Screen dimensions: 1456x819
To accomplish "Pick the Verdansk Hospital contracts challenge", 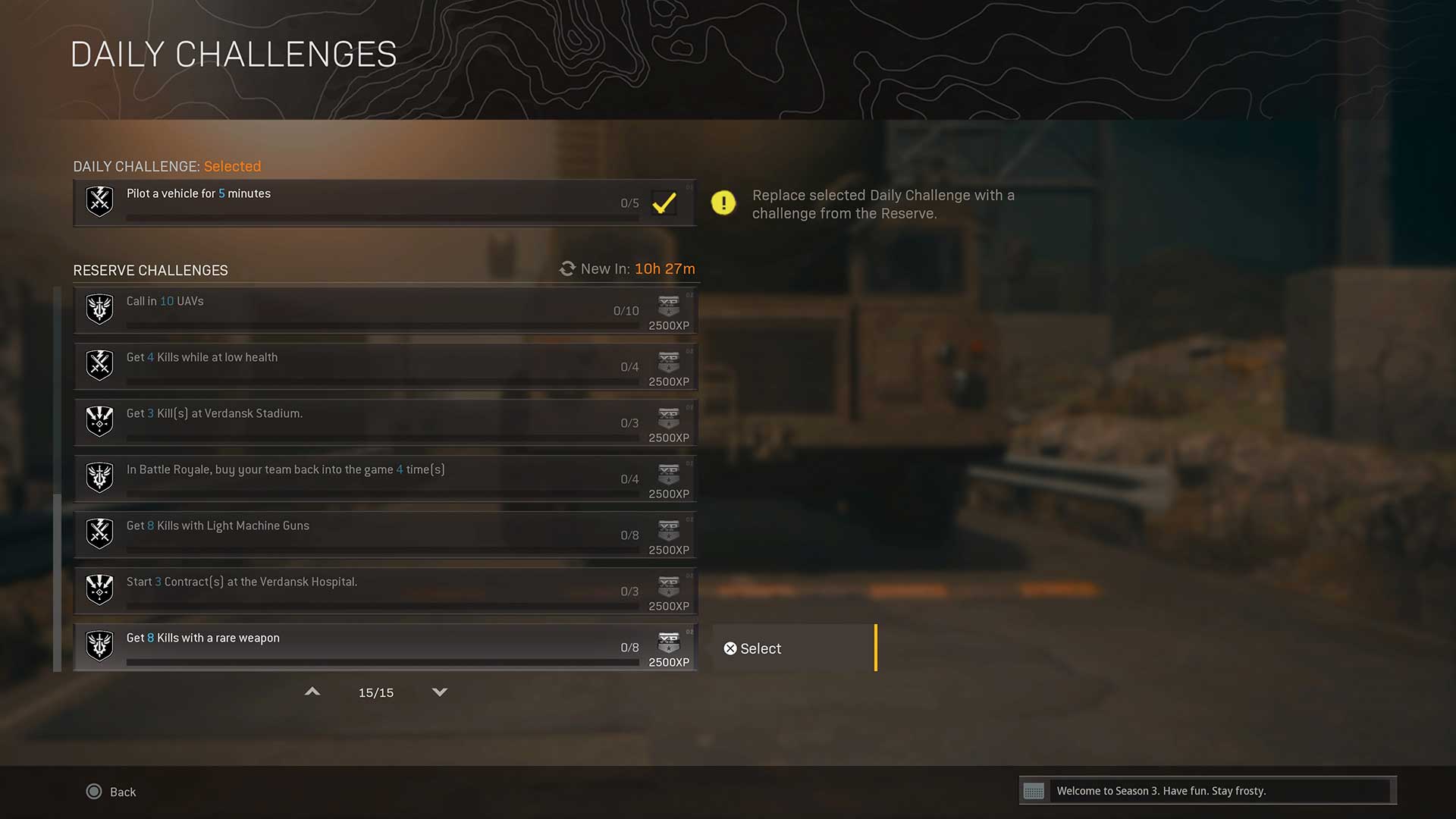I will click(384, 591).
